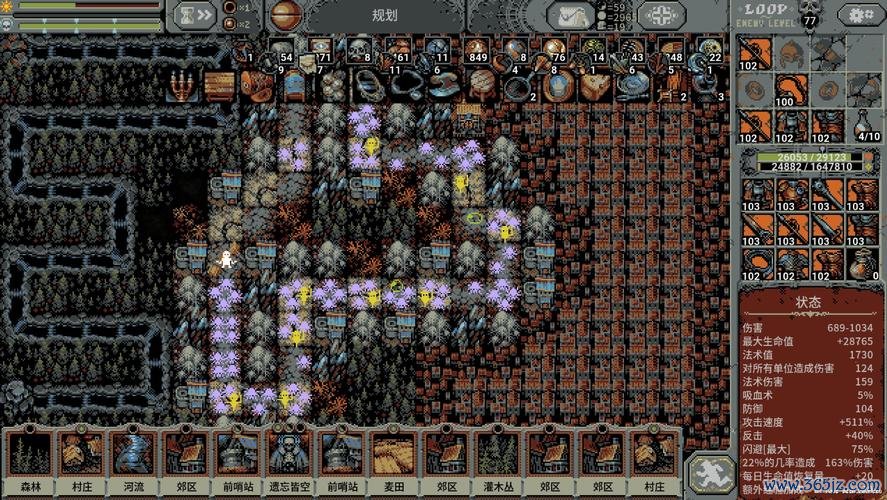Viewport: 887px width, 500px height.
Task: Choose the 灌木丛 (Thicket) card
Action: [x=497, y=458]
